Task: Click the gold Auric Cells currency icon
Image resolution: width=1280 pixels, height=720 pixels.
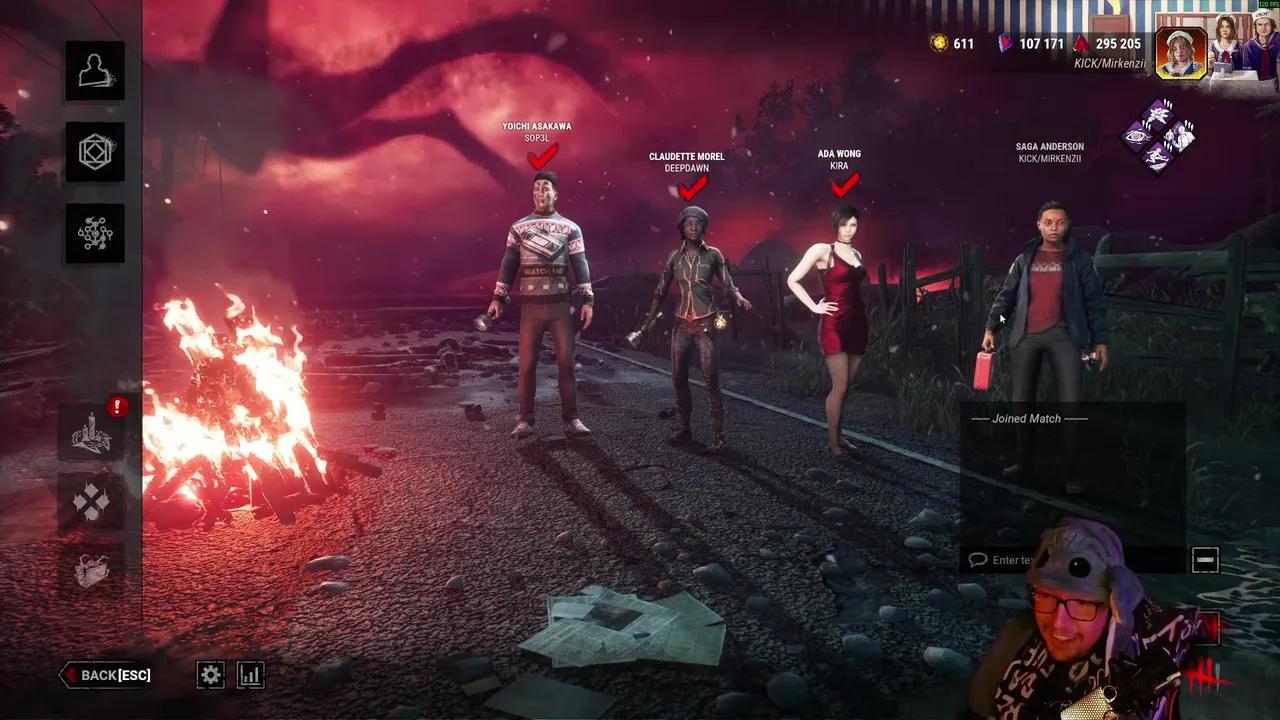Action: [x=938, y=44]
